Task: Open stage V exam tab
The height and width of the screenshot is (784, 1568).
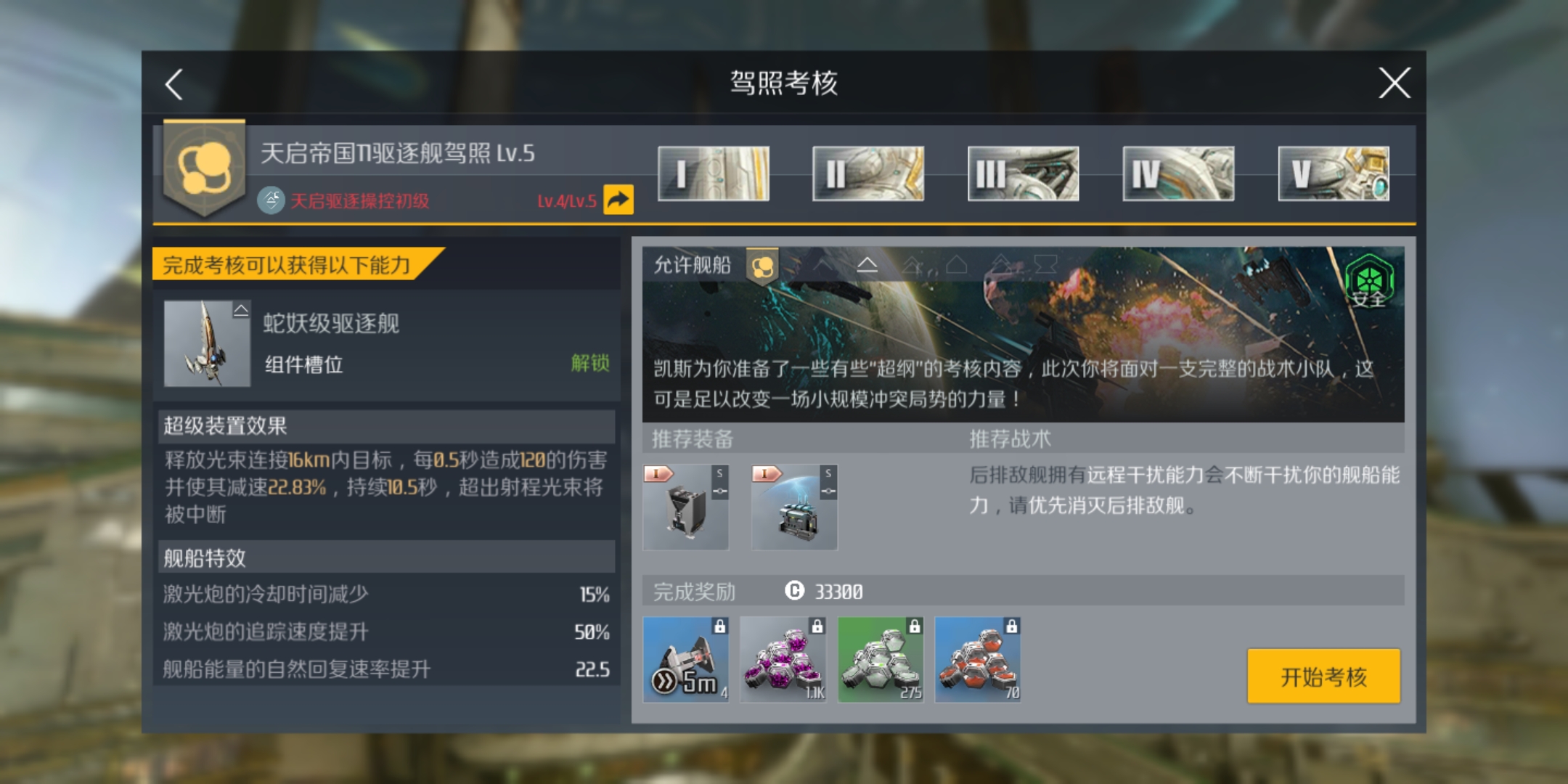Action: [1333, 173]
